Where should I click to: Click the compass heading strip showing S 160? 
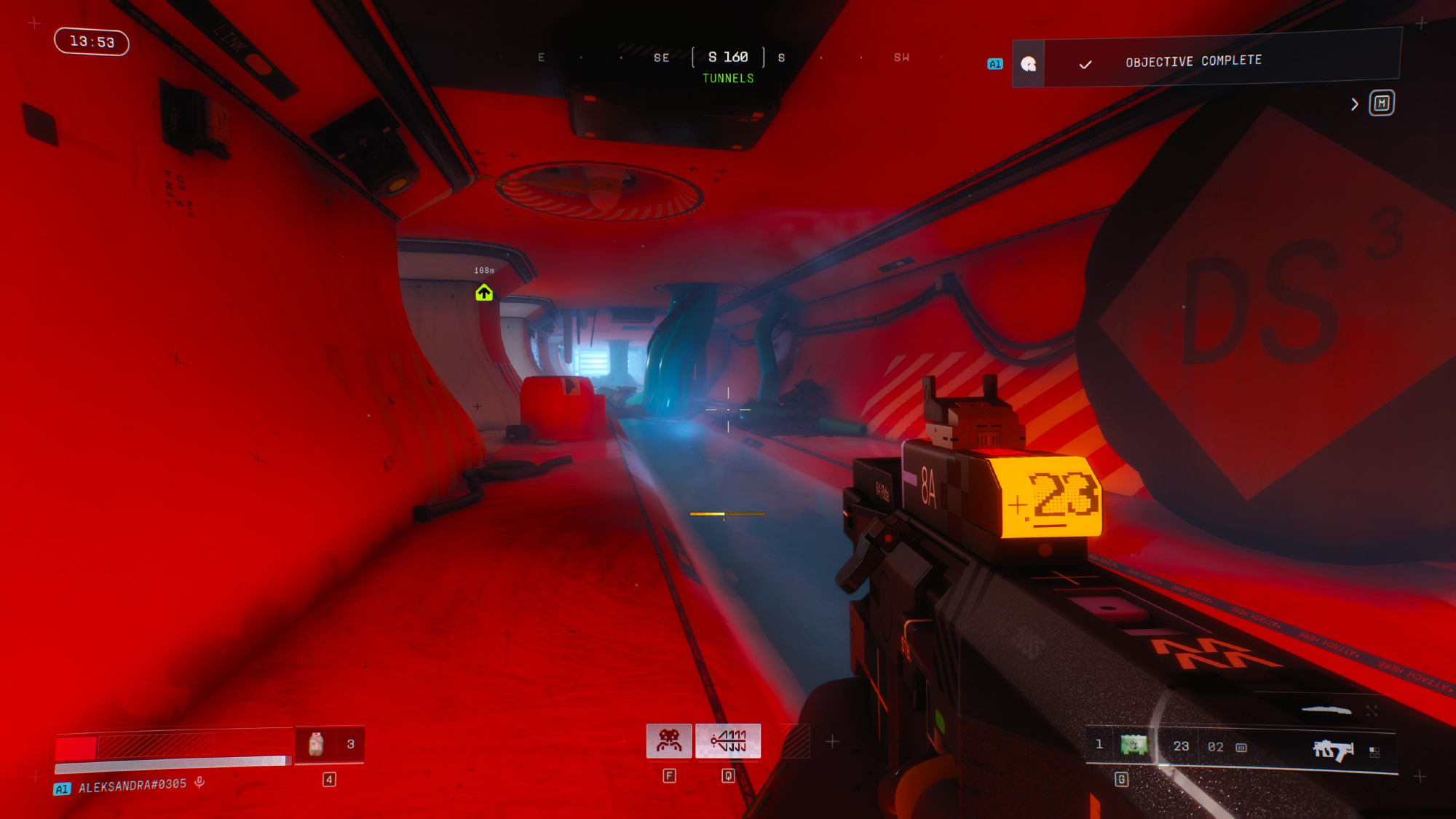(728, 57)
